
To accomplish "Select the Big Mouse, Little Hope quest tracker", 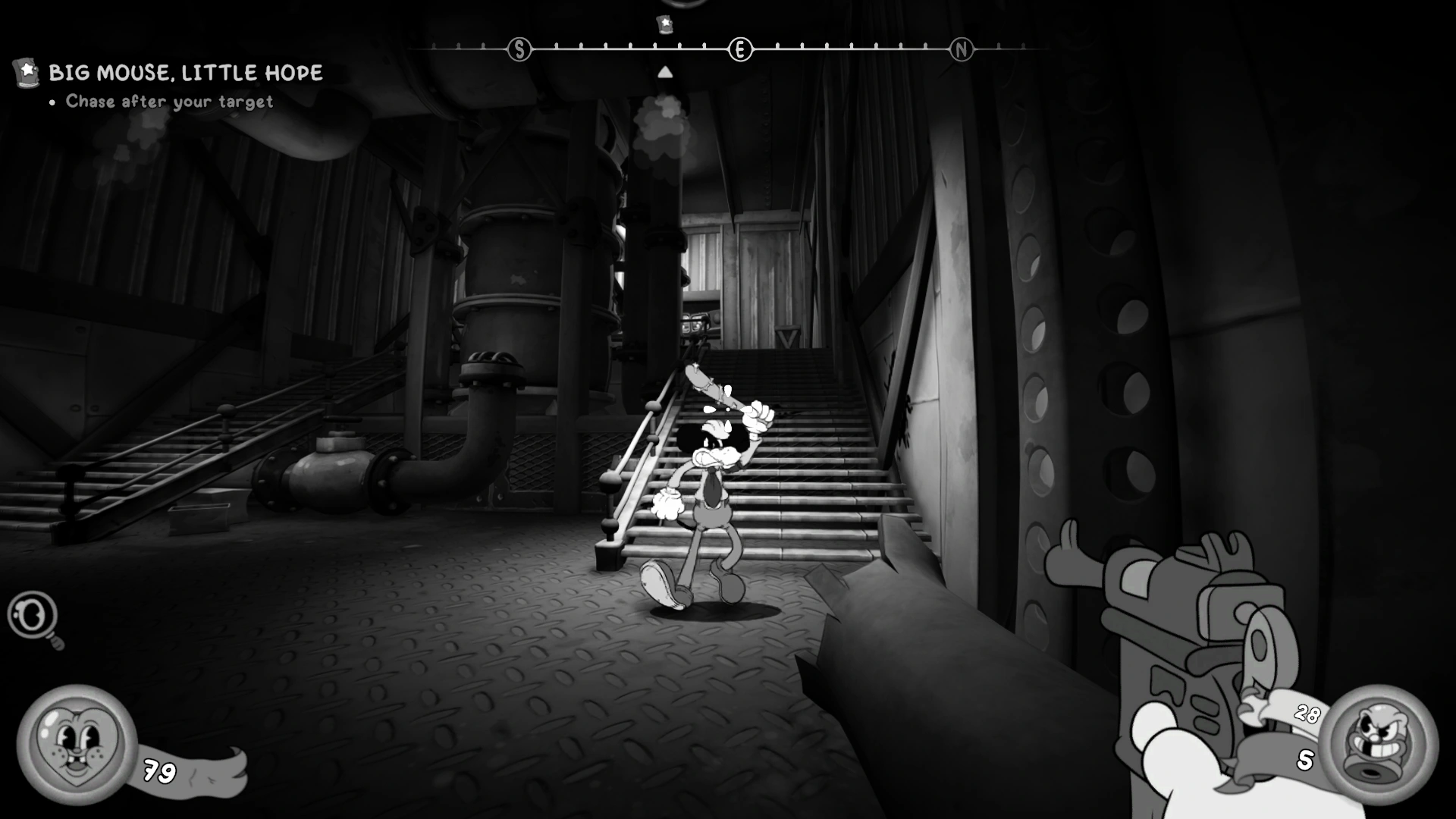I will click(185, 73).
